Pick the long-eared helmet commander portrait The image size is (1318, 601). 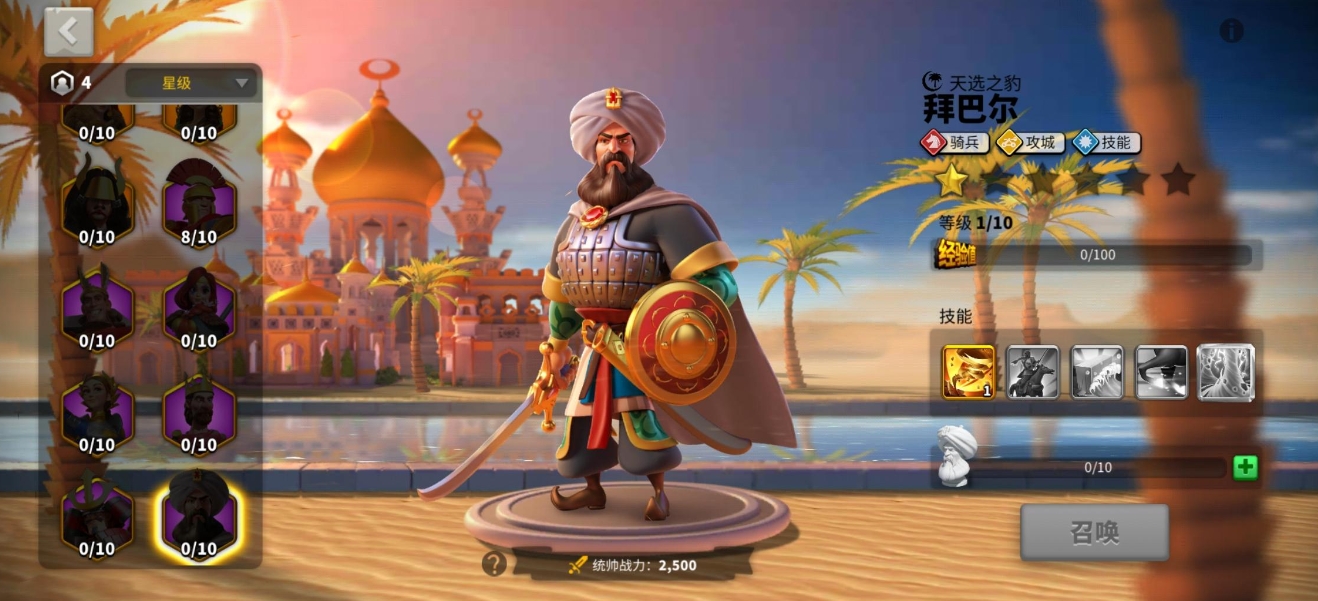pos(97,307)
